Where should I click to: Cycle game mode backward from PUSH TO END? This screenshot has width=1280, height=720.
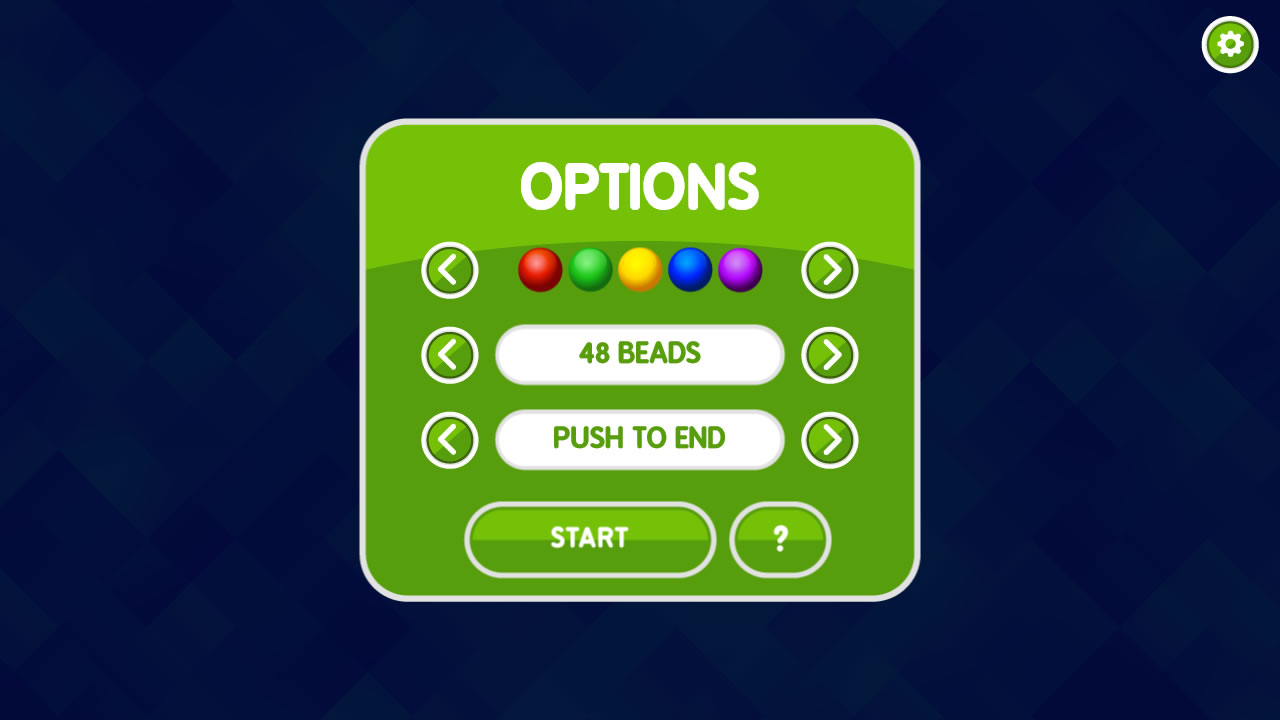pyautogui.click(x=449, y=440)
